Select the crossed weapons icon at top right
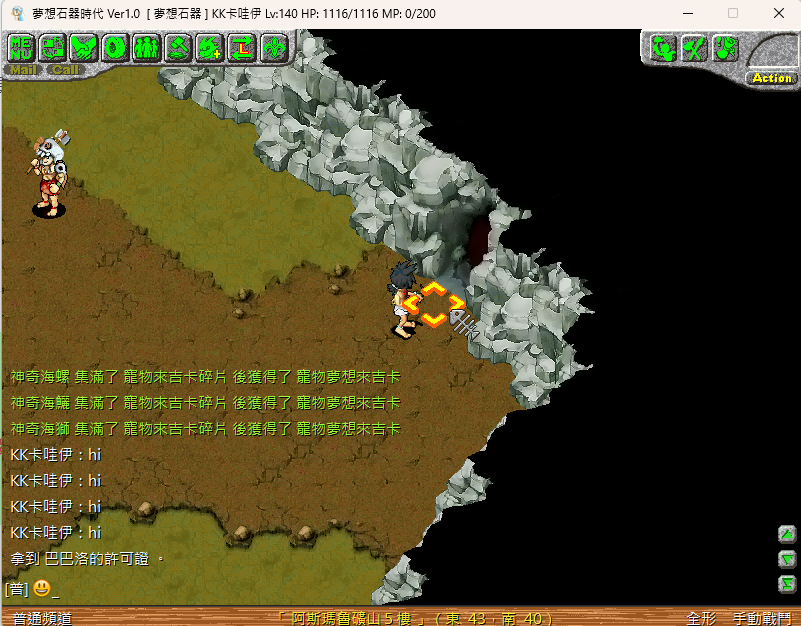 694,47
